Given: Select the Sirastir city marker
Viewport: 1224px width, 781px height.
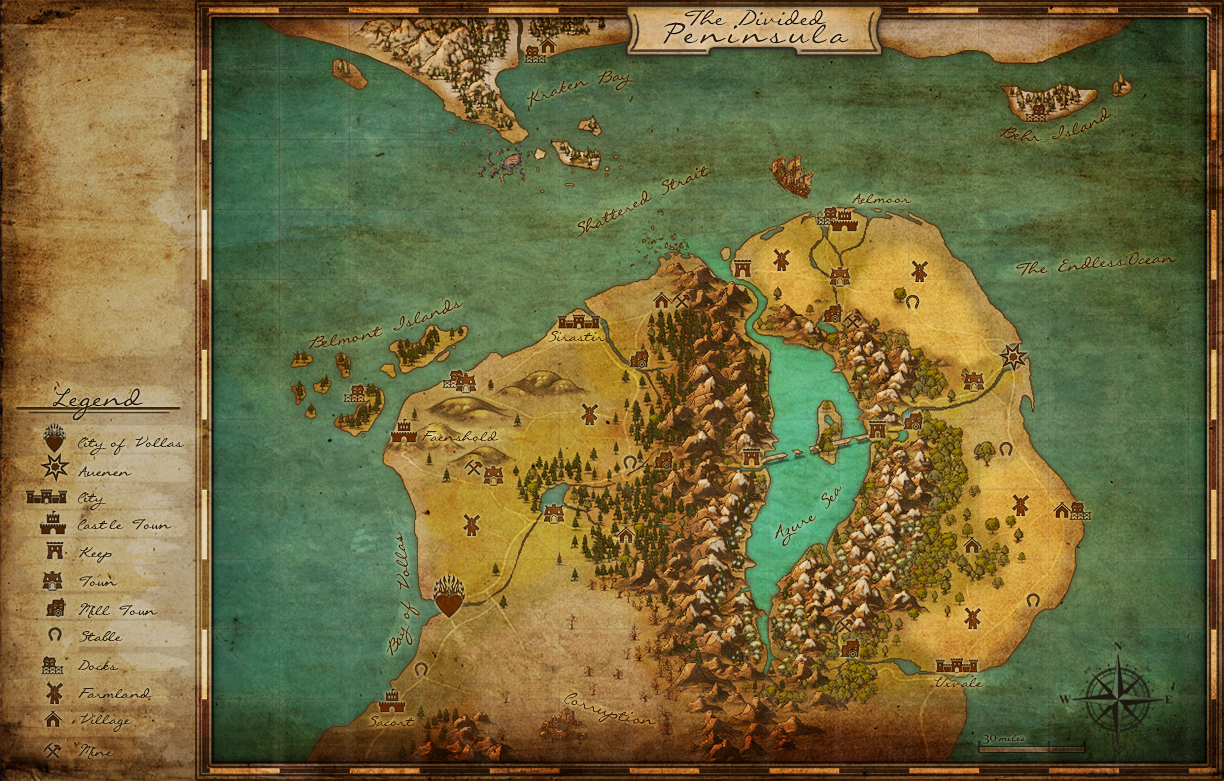Looking at the screenshot, I should point(578,321).
